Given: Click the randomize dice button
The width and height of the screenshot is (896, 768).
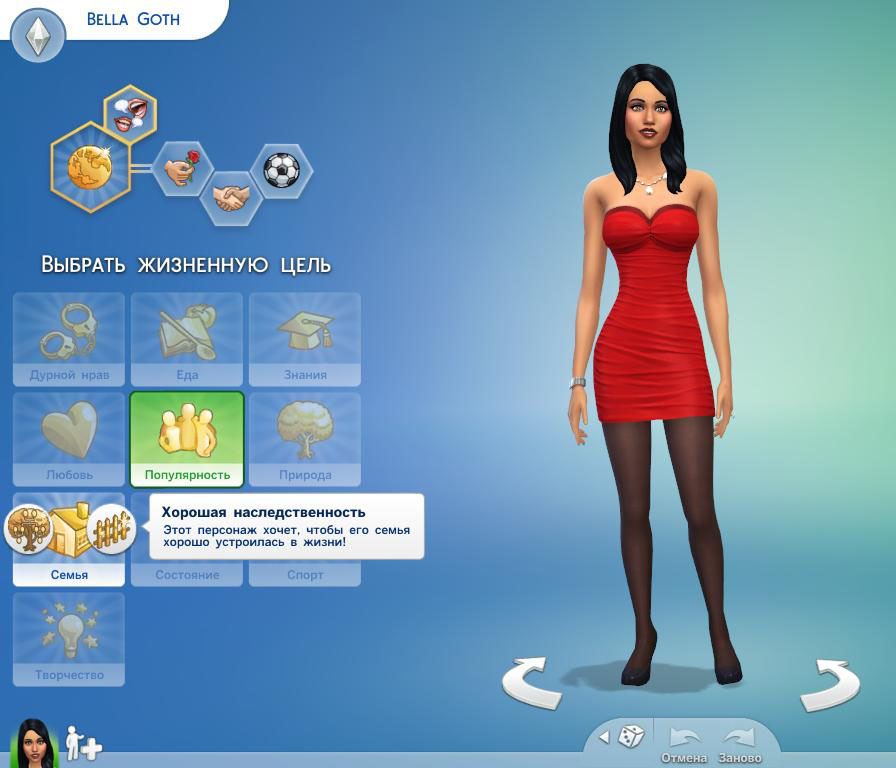Looking at the screenshot, I should [630, 737].
